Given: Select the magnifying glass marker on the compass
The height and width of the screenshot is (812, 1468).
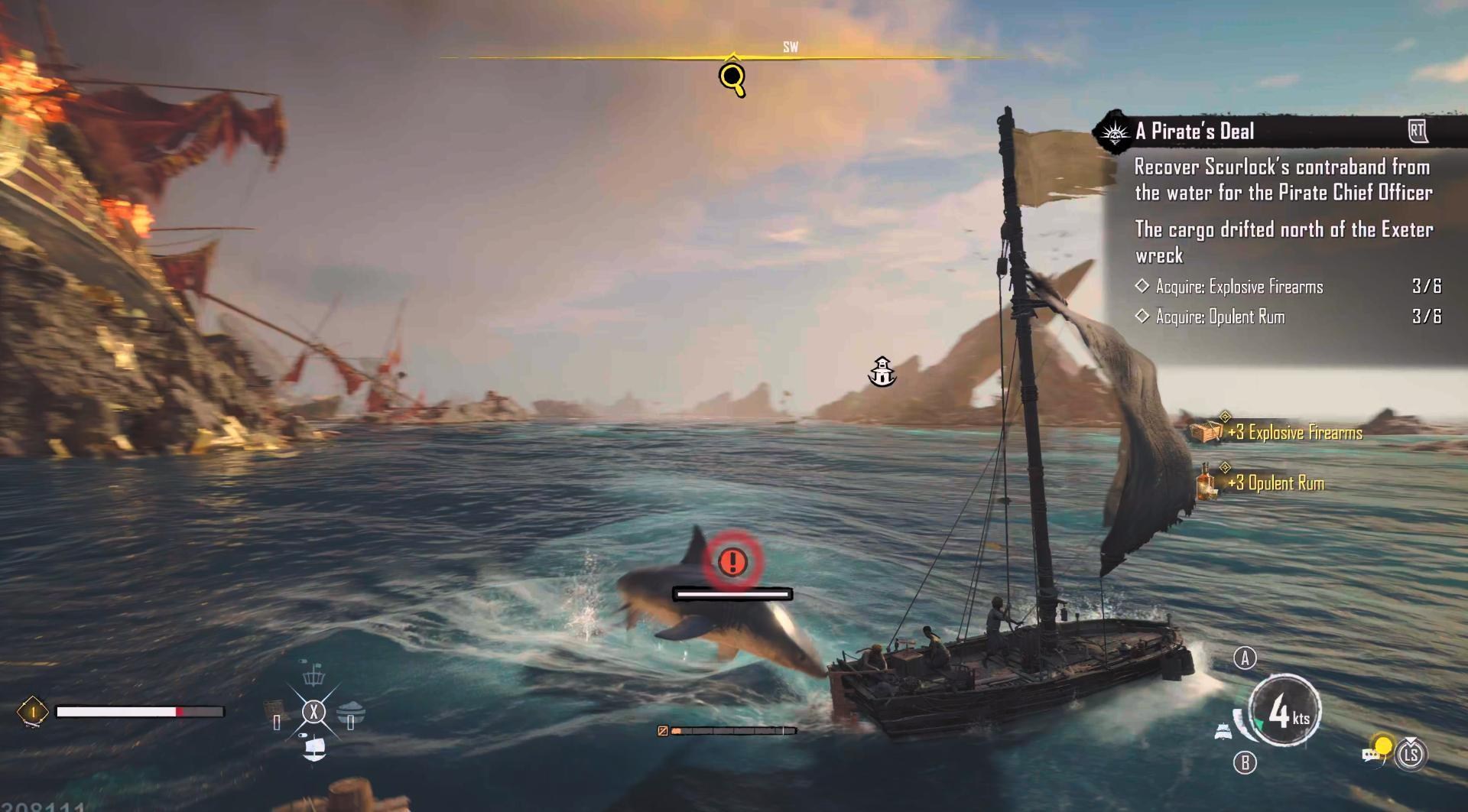Looking at the screenshot, I should pyautogui.click(x=732, y=78).
